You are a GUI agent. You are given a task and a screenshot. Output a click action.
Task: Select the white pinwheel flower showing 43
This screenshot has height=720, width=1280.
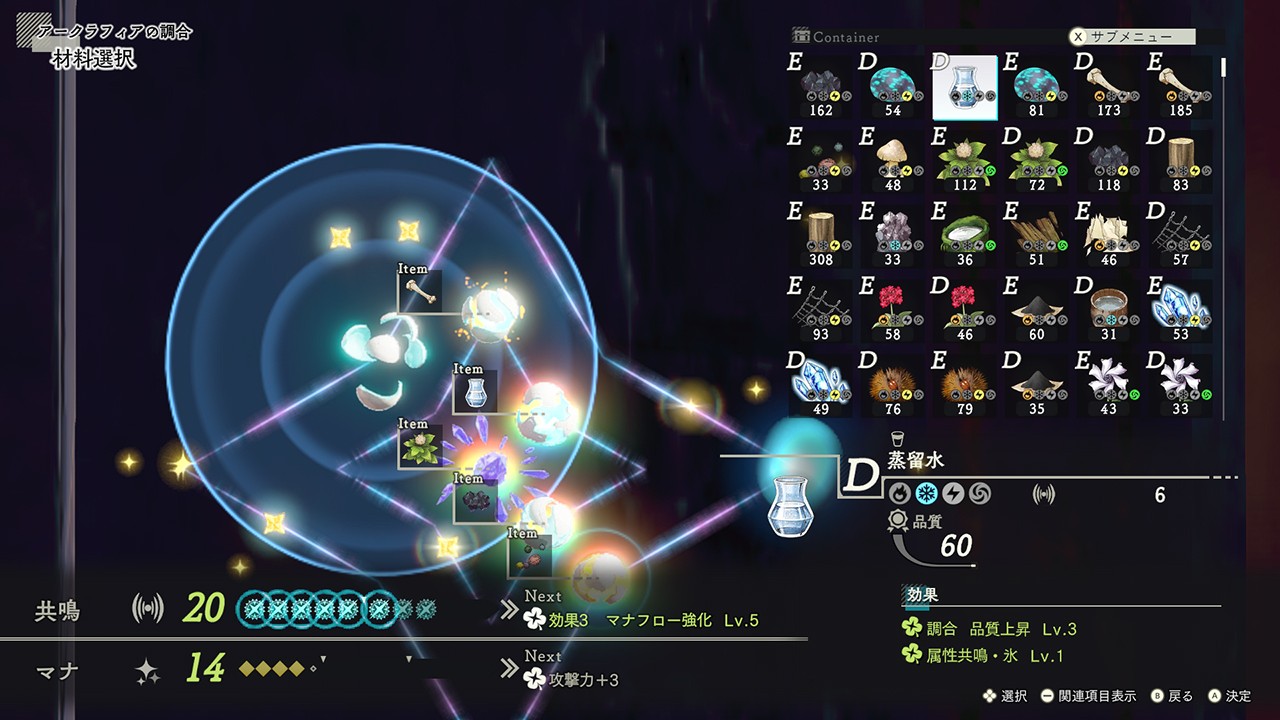(1109, 384)
